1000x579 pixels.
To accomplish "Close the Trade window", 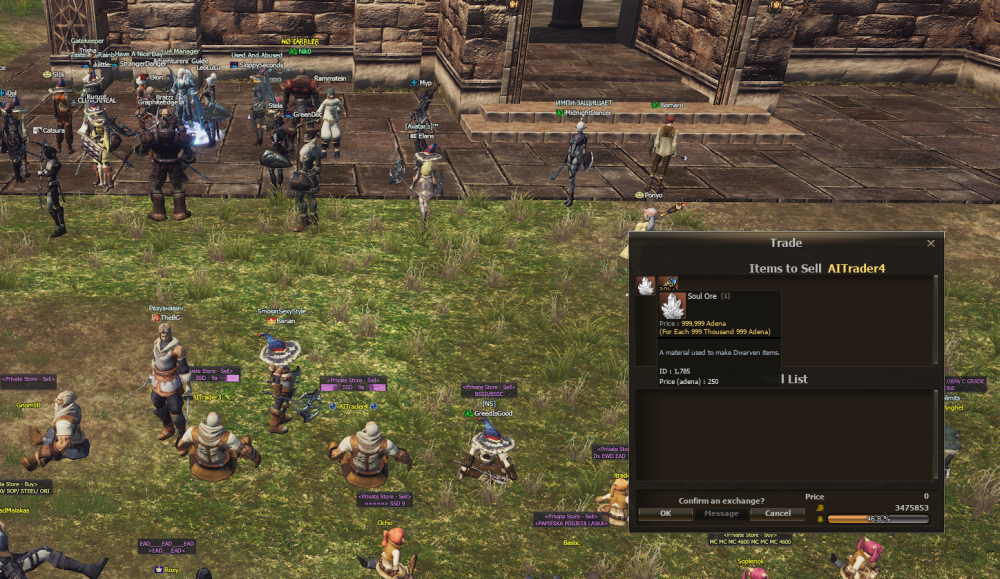I will [931, 243].
